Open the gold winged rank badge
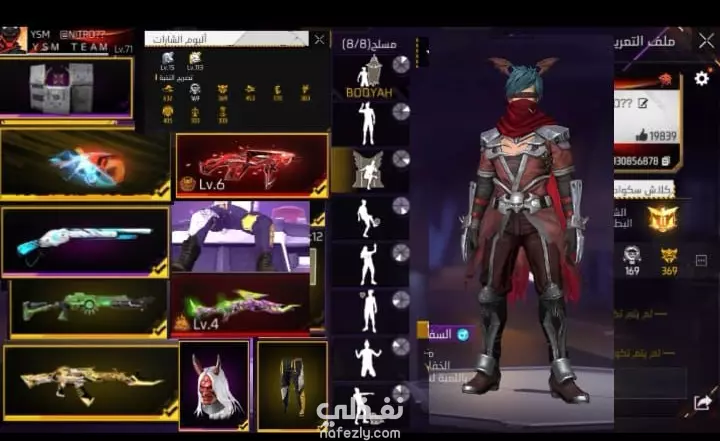The width and height of the screenshot is (720, 441). 662,218
